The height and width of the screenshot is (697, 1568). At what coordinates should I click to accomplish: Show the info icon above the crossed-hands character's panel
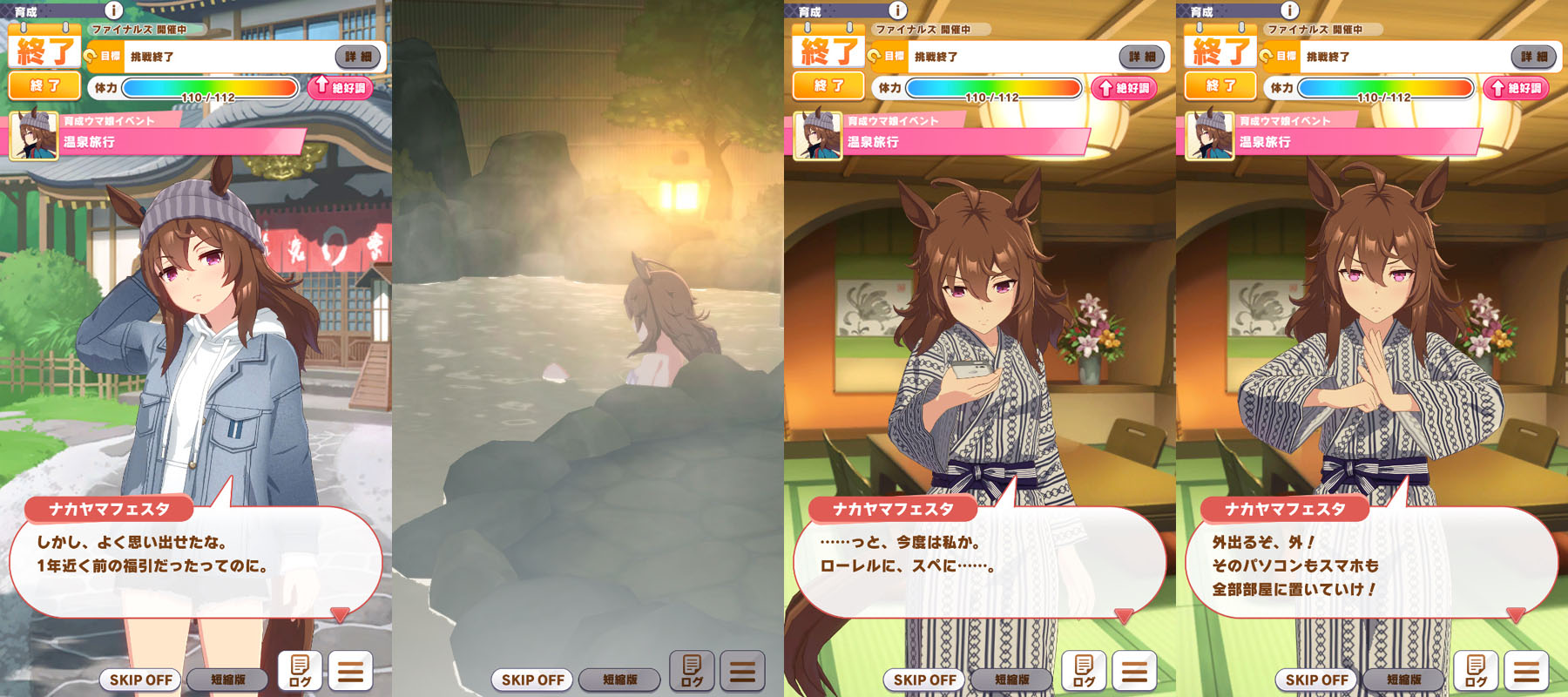click(1289, 10)
